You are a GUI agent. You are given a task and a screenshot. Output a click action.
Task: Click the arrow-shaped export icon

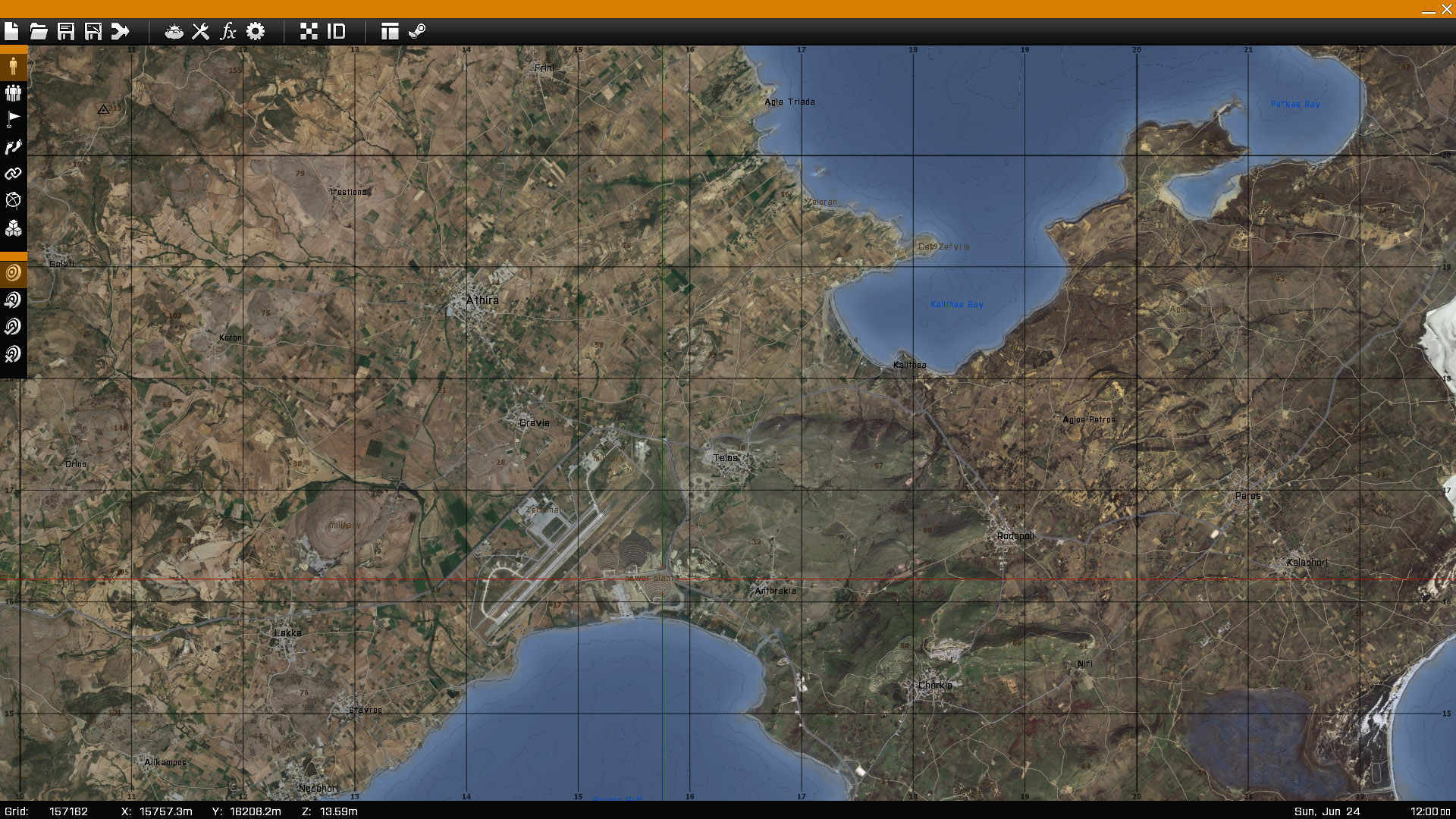click(121, 31)
